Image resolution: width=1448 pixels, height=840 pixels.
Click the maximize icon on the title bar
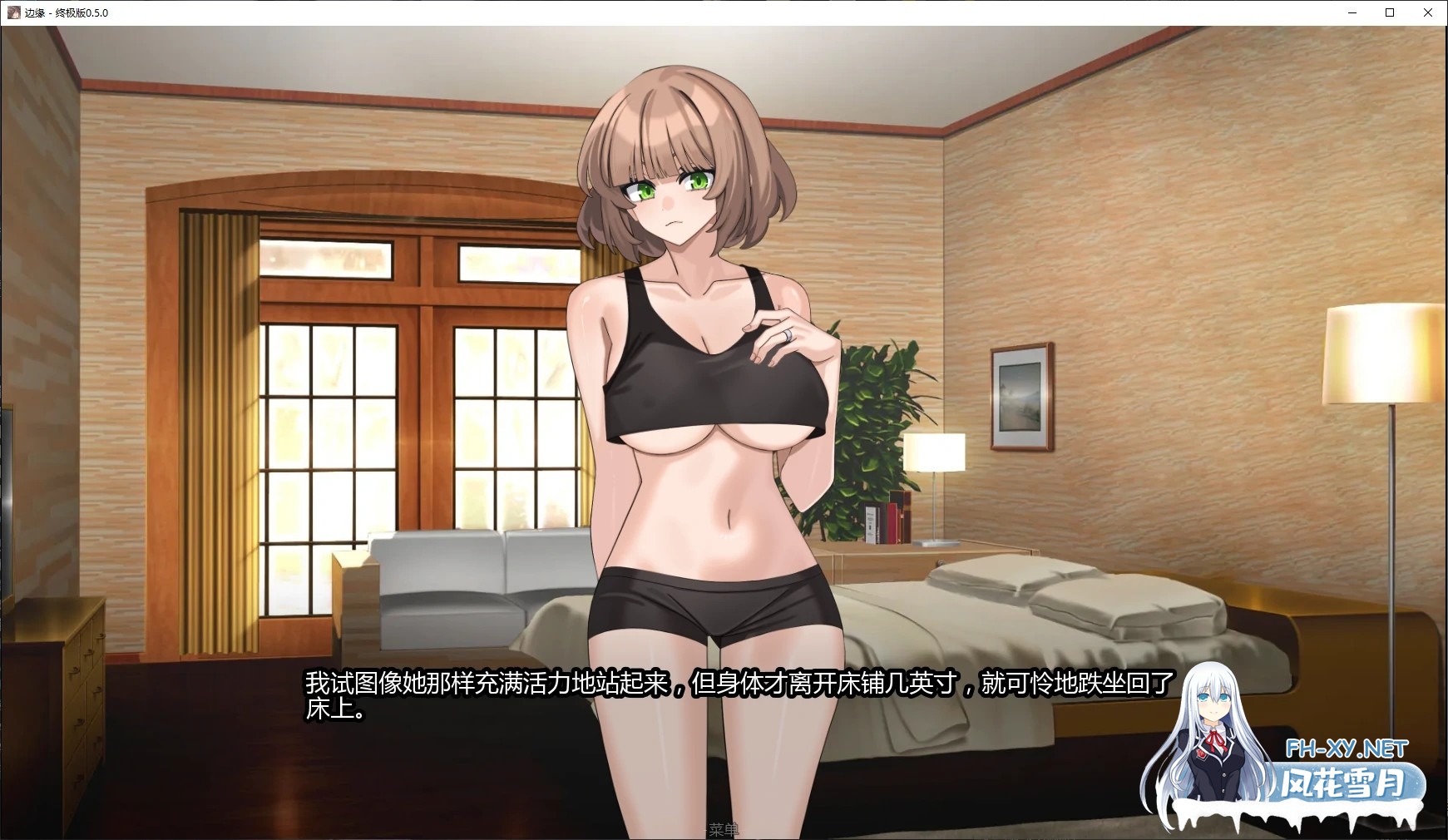[x=1388, y=12]
